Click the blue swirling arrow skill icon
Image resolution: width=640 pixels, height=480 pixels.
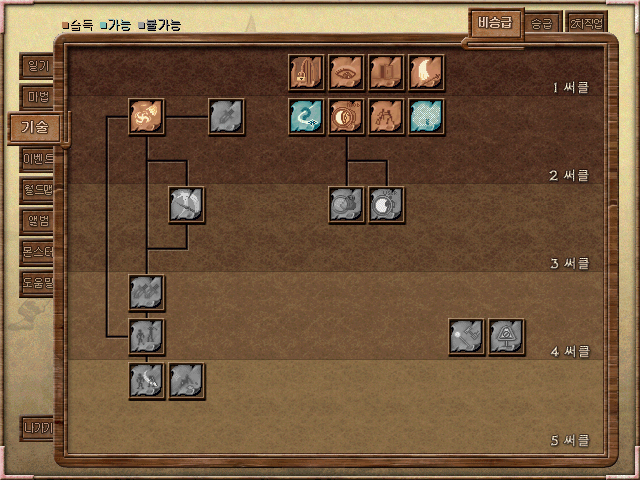(x=307, y=117)
